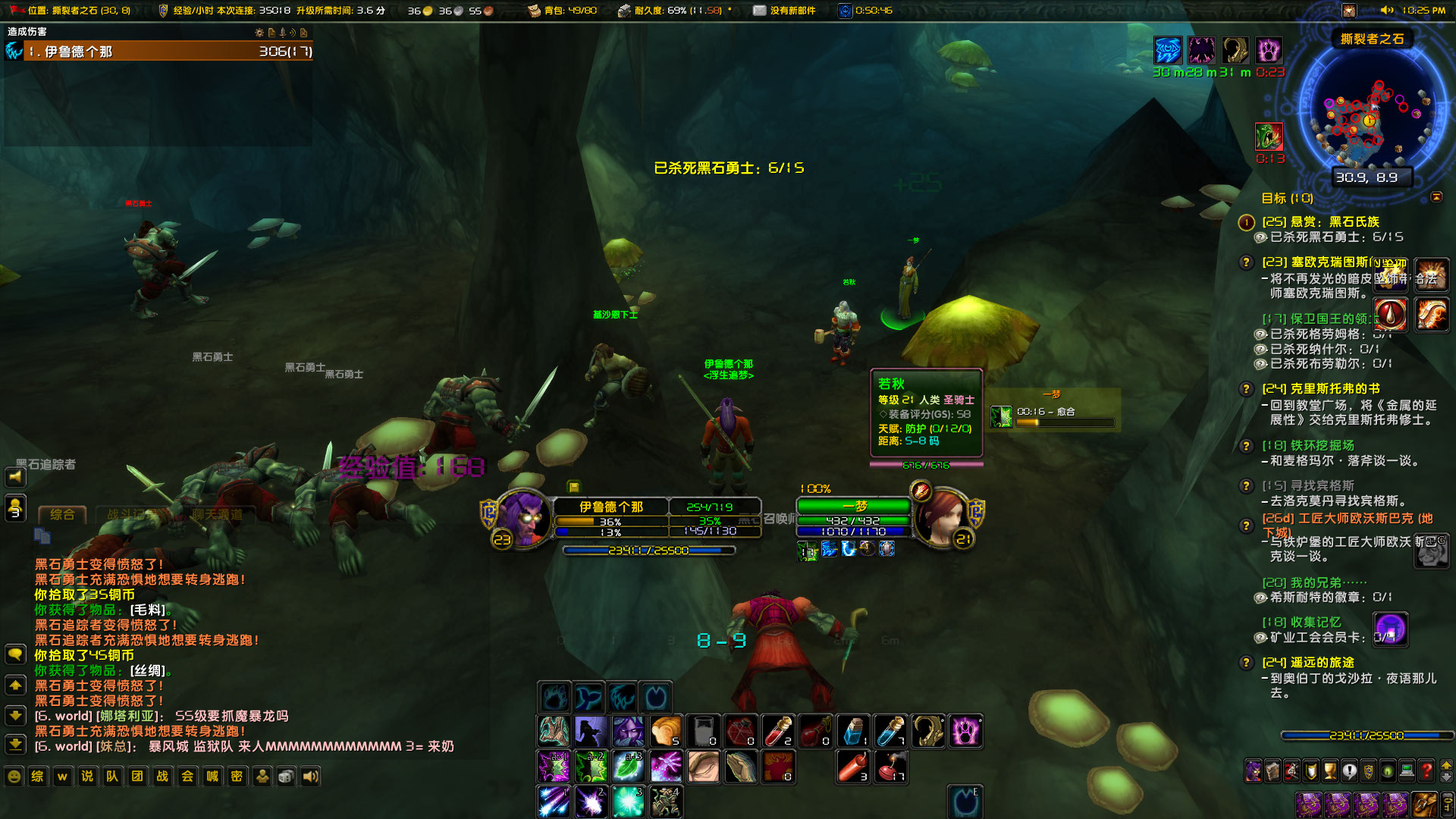Screen dimensions: 1456x819
Task: Select Bear Form on the shapeshift bar
Action: (554, 696)
